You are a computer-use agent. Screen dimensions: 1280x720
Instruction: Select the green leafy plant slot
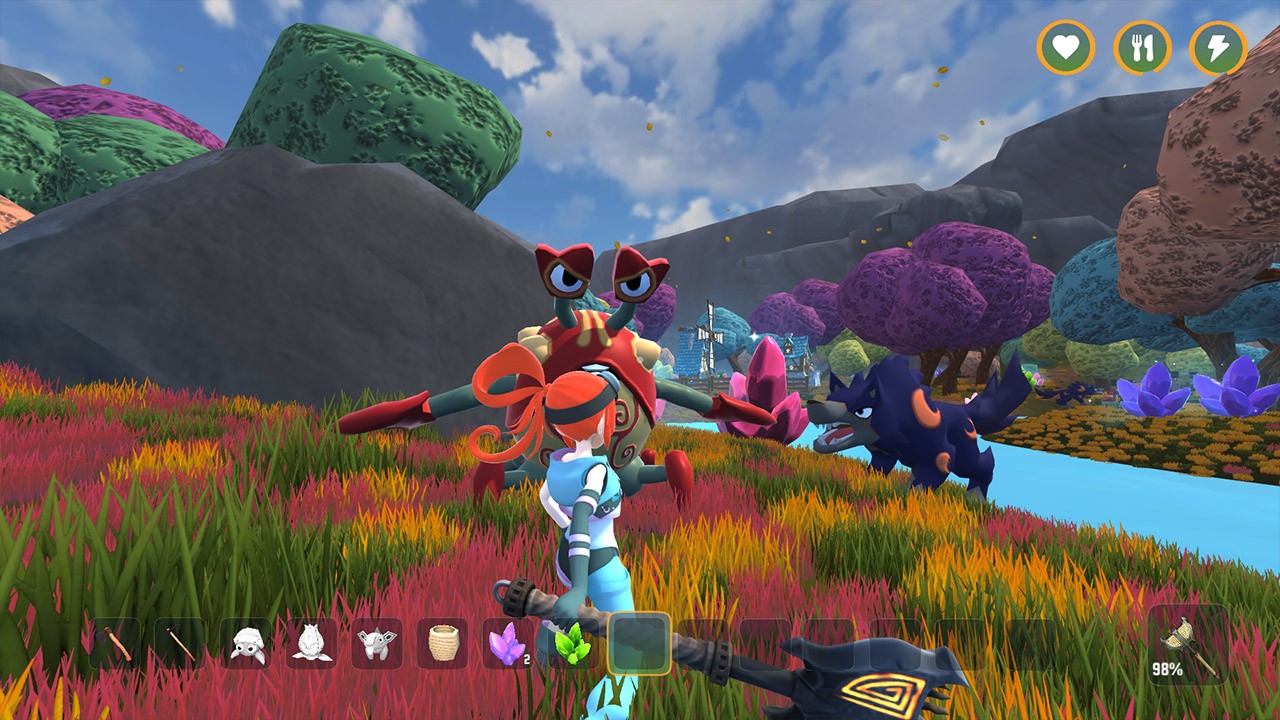572,643
